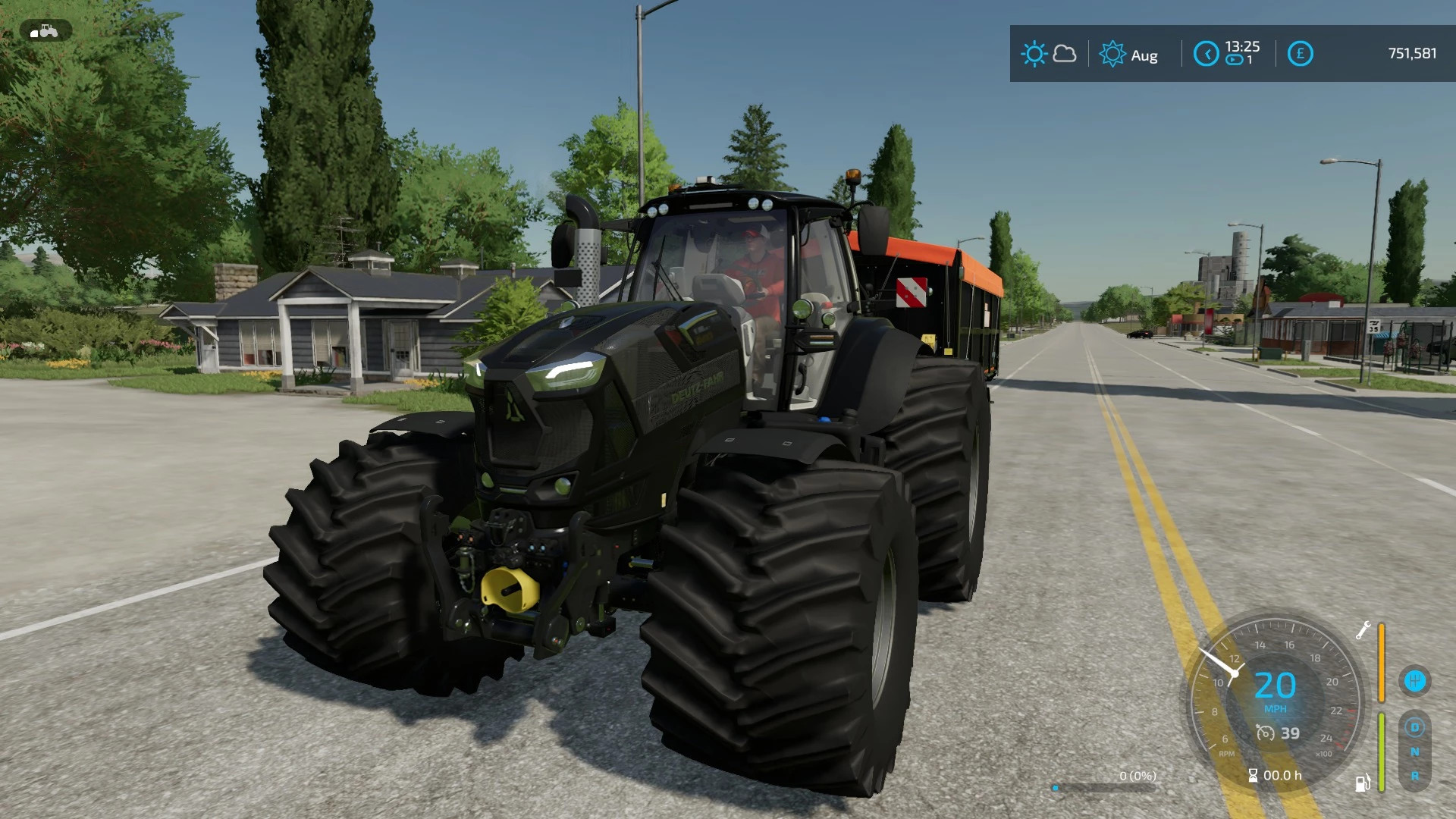Select the August season sun icon
The image size is (1456, 819).
pos(1112,54)
